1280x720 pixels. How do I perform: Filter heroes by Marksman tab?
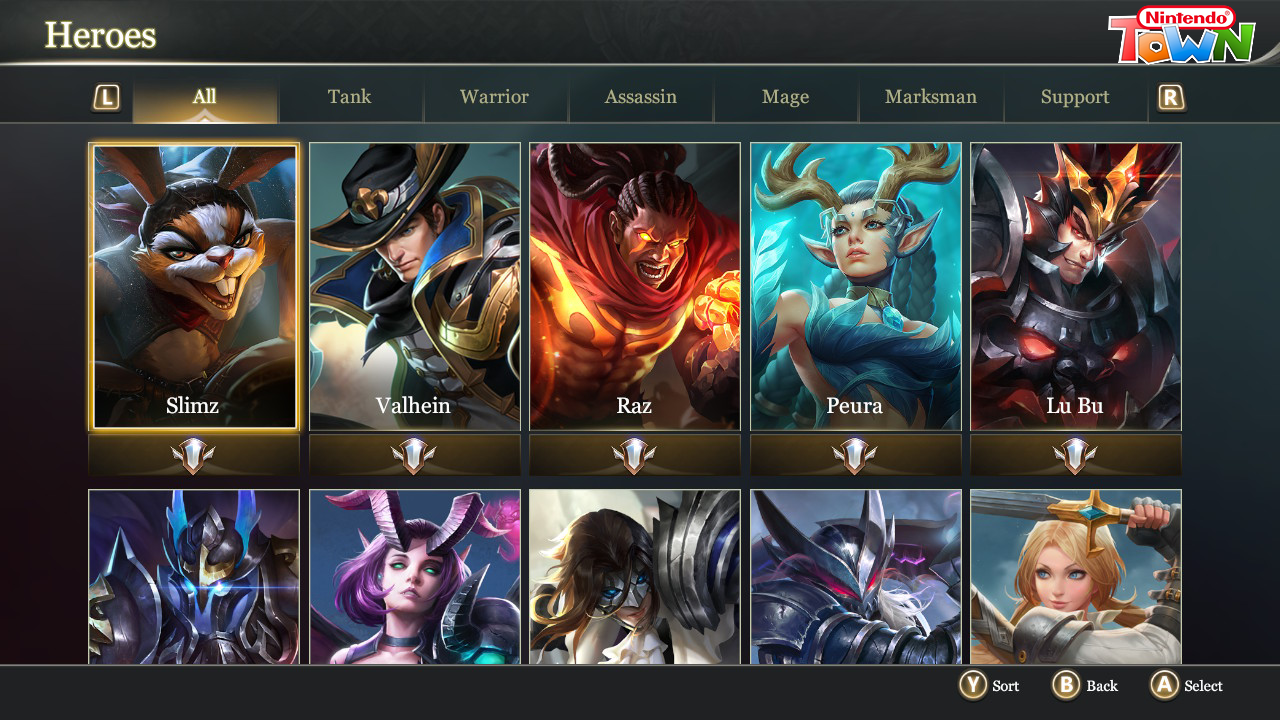pos(930,98)
